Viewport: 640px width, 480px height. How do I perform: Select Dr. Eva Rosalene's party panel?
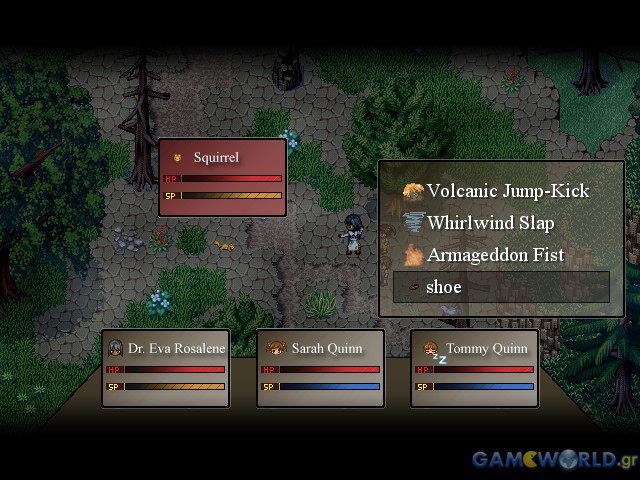click(166, 368)
